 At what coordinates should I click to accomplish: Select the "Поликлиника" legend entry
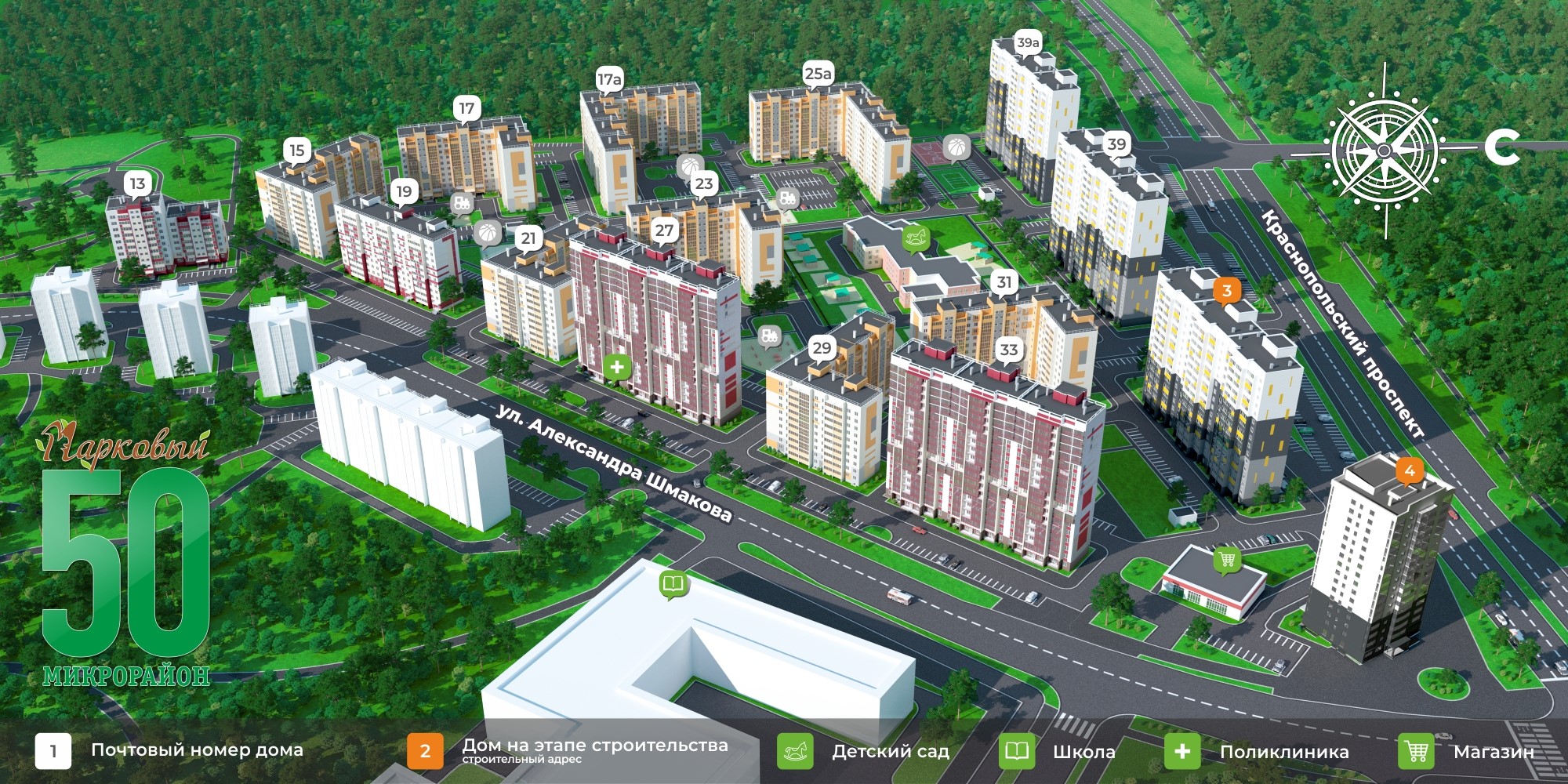(x=1257, y=751)
